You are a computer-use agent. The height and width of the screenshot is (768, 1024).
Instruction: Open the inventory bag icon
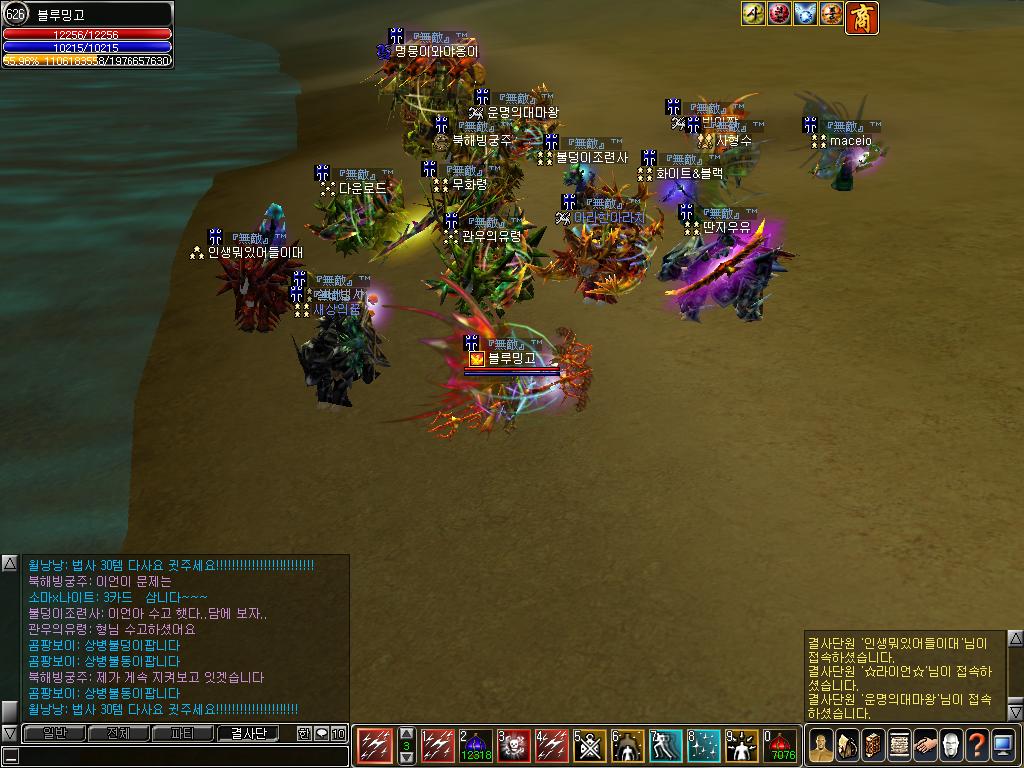pos(847,745)
